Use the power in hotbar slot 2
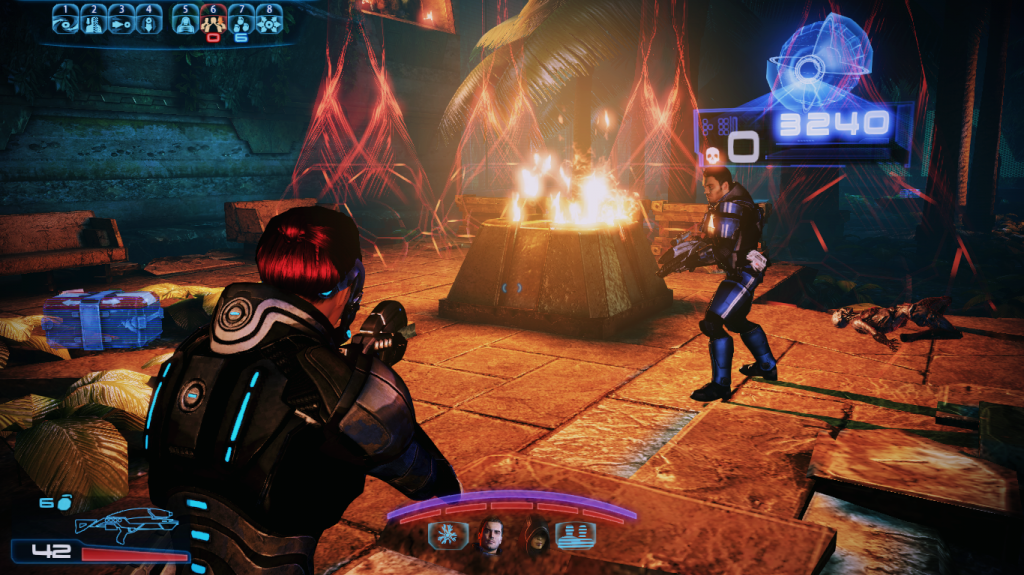The width and height of the screenshot is (1024, 575). coord(93,21)
